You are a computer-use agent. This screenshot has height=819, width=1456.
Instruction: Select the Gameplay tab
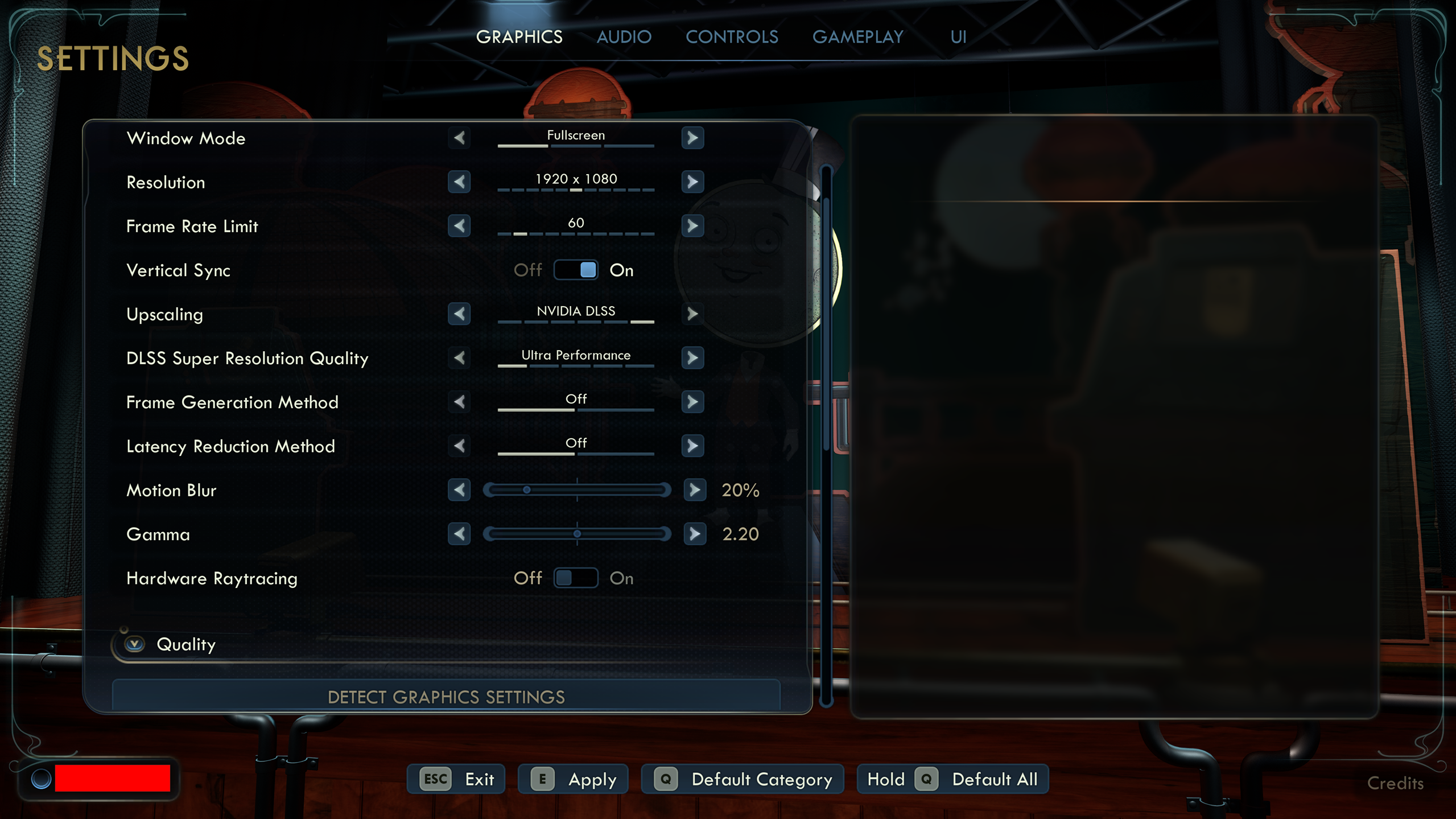click(857, 37)
